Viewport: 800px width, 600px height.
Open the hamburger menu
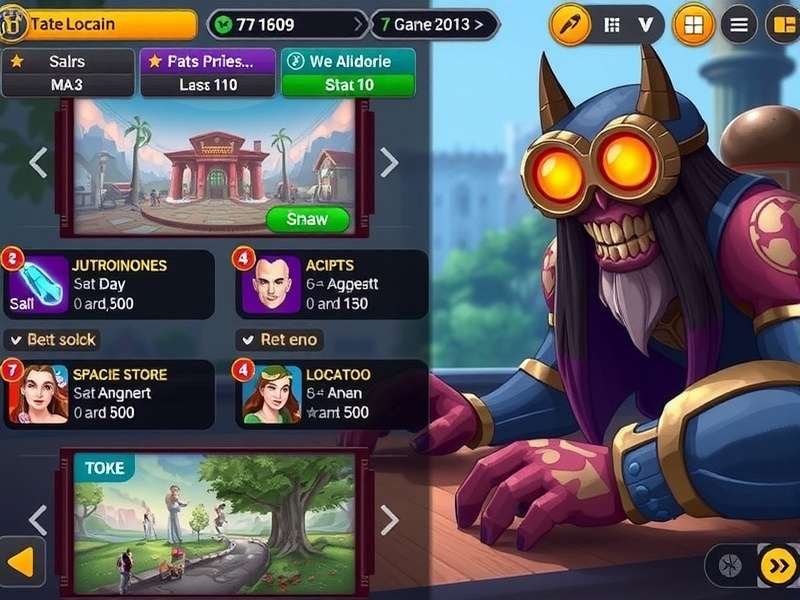click(x=739, y=25)
